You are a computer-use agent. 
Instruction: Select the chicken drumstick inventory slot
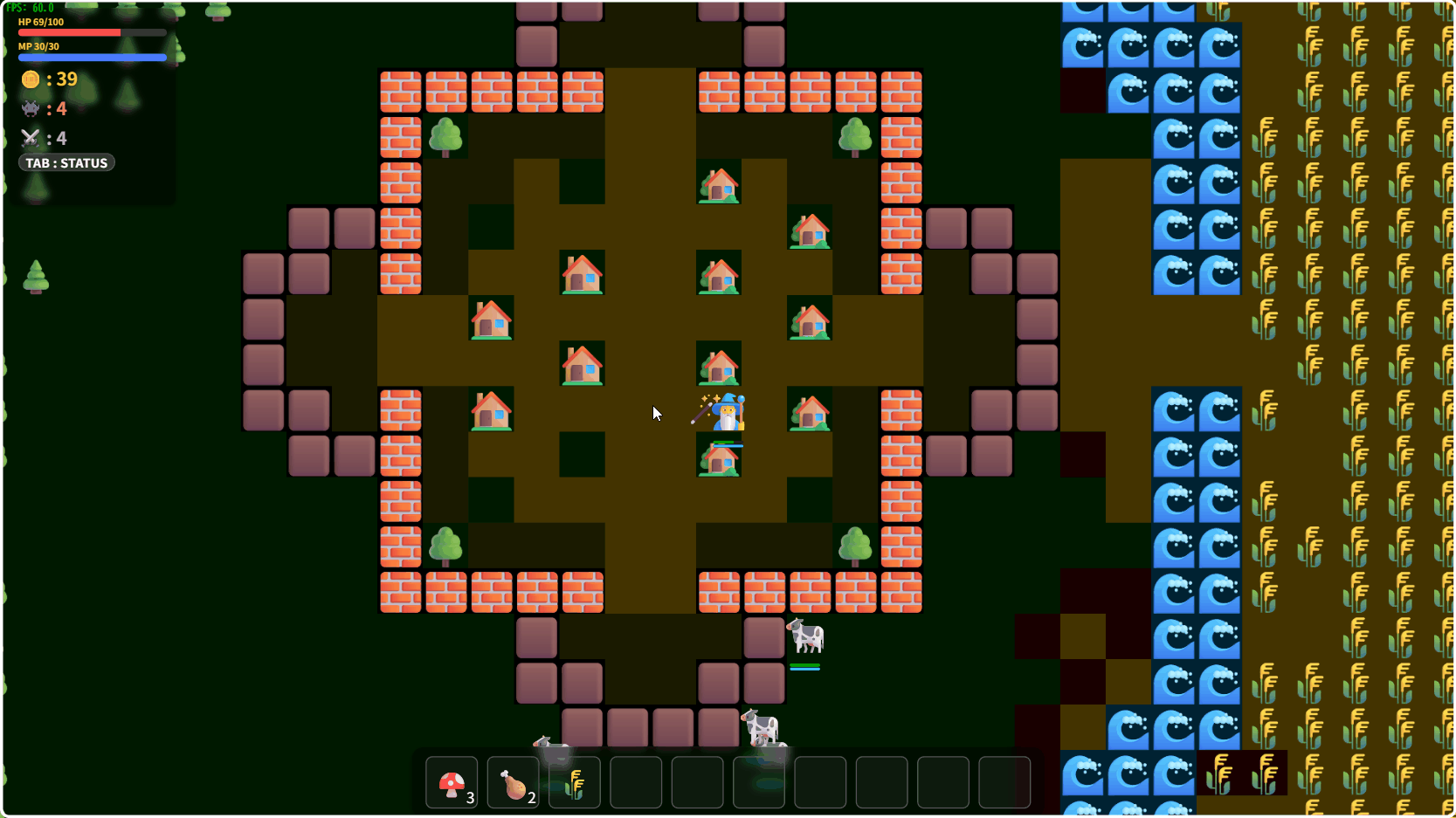[x=513, y=782]
